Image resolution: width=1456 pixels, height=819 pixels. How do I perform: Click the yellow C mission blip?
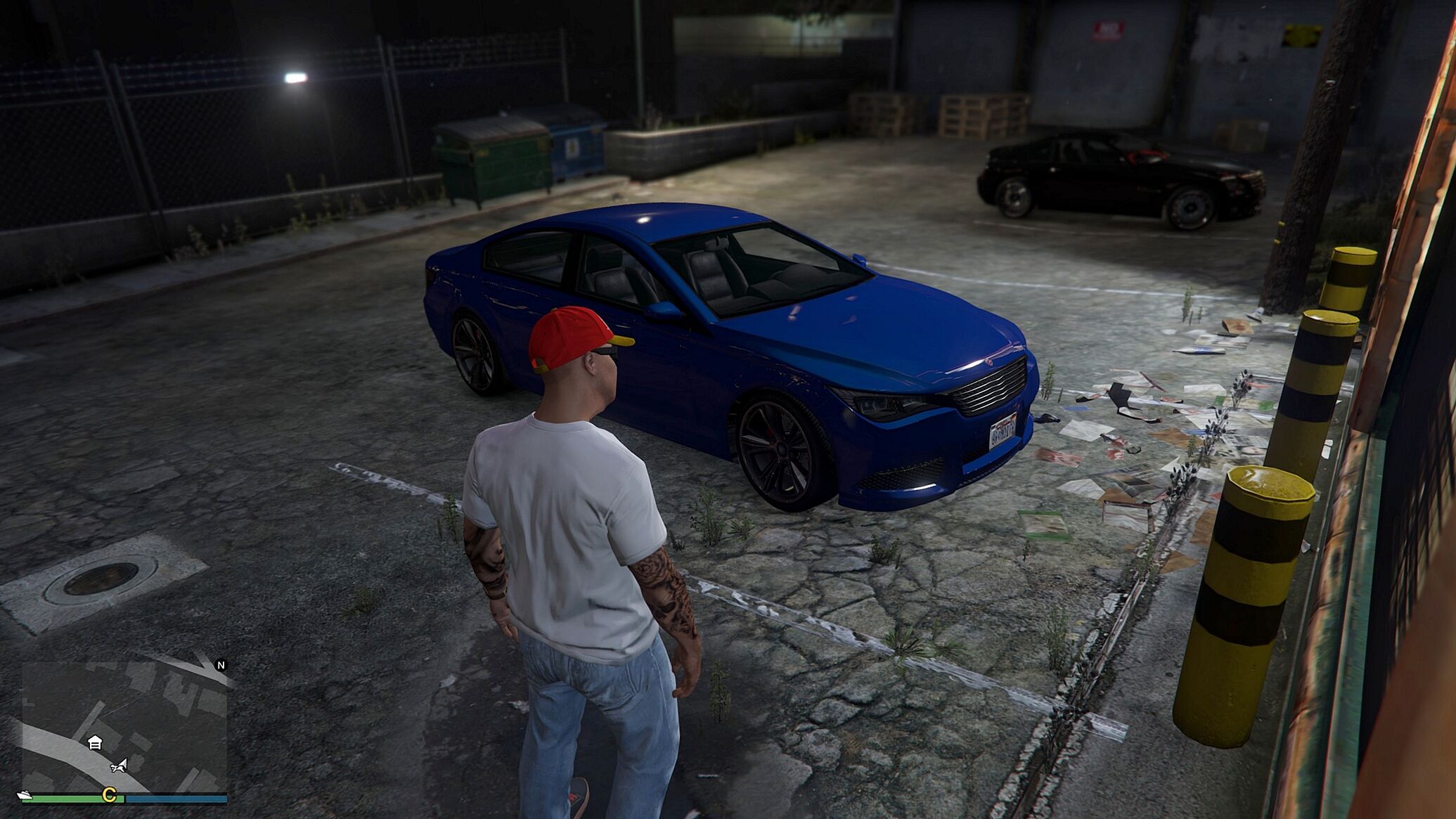click(110, 795)
